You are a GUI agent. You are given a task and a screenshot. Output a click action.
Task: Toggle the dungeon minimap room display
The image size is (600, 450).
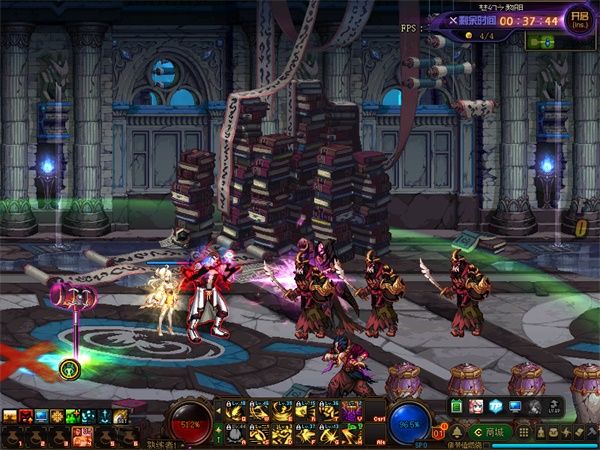coord(542,42)
